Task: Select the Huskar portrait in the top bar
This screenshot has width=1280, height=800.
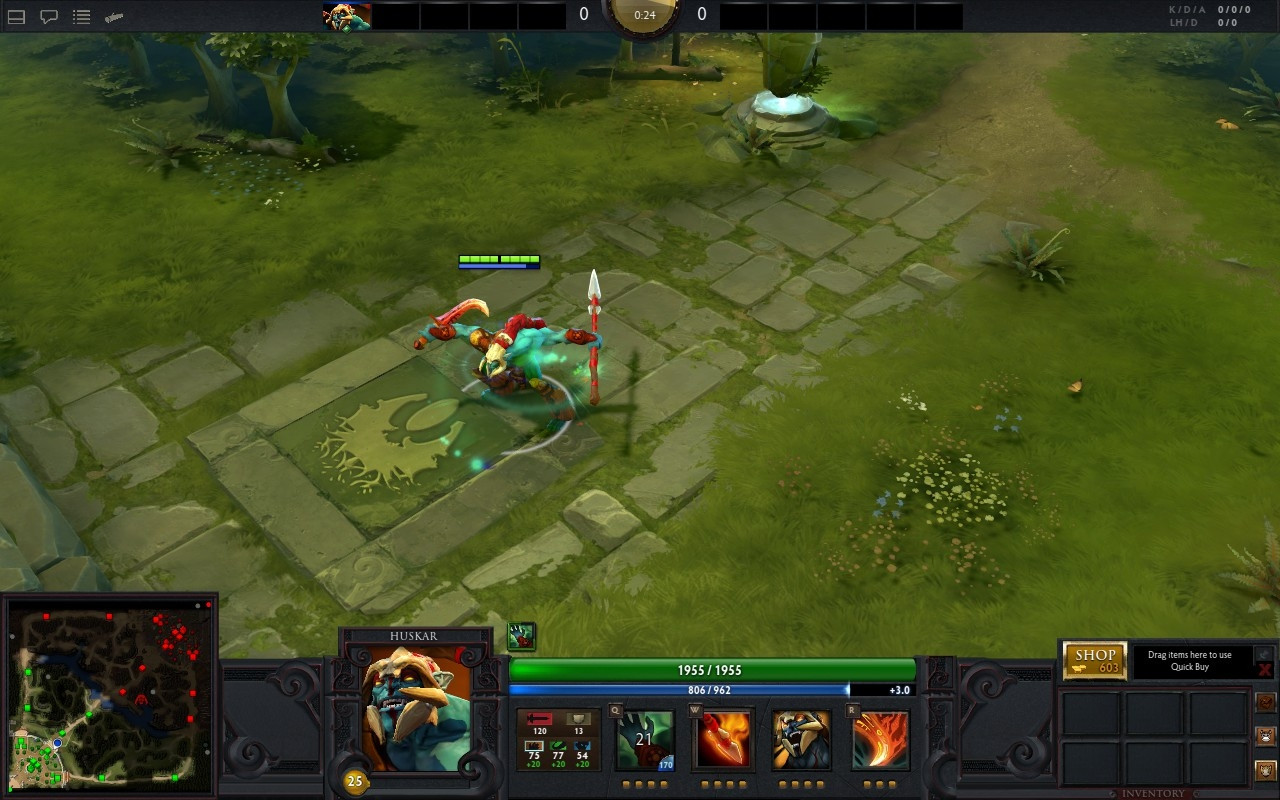Action: click(347, 16)
